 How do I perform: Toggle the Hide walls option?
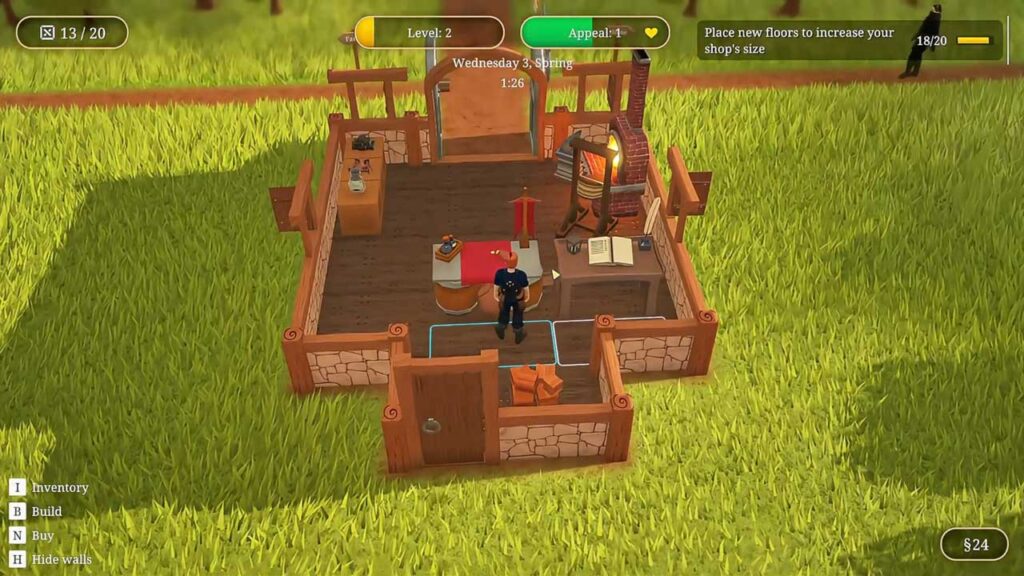coord(60,559)
